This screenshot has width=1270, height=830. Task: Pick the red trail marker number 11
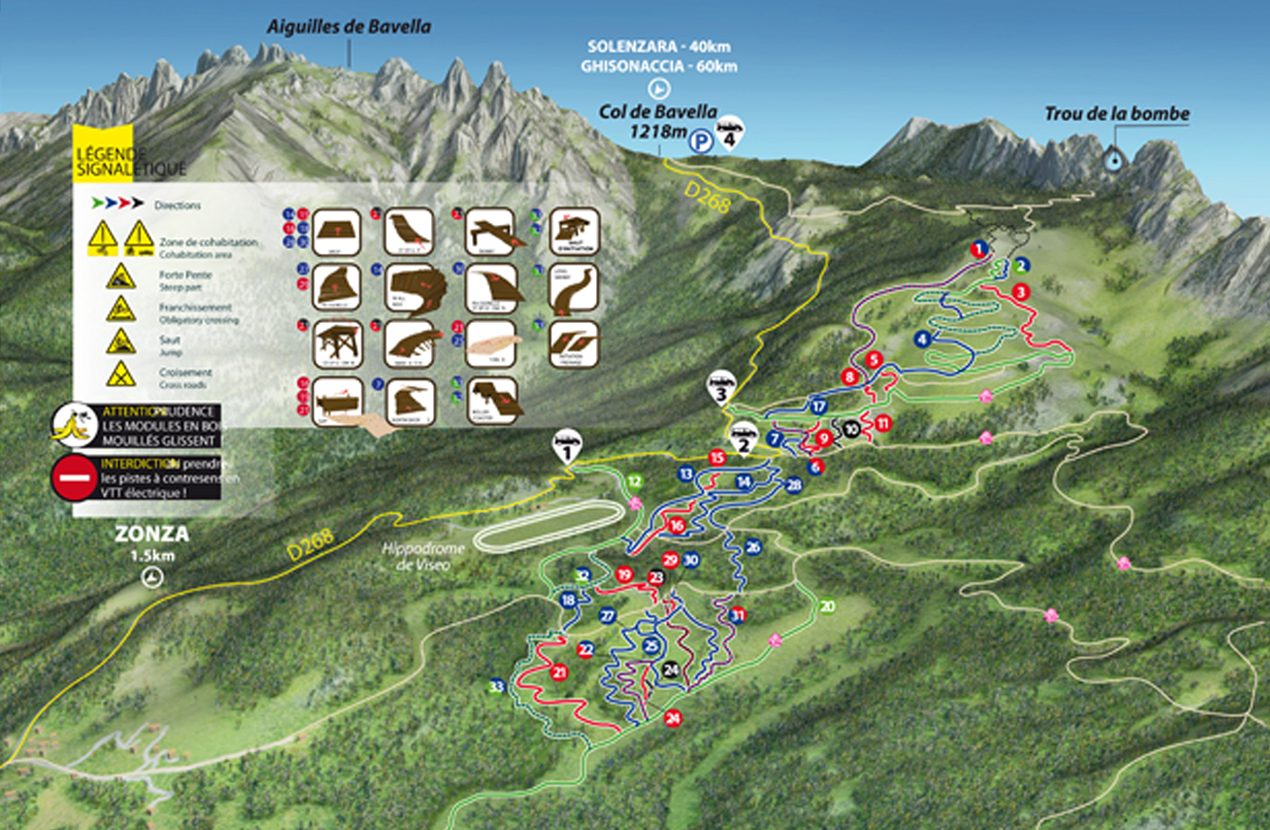(x=882, y=423)
